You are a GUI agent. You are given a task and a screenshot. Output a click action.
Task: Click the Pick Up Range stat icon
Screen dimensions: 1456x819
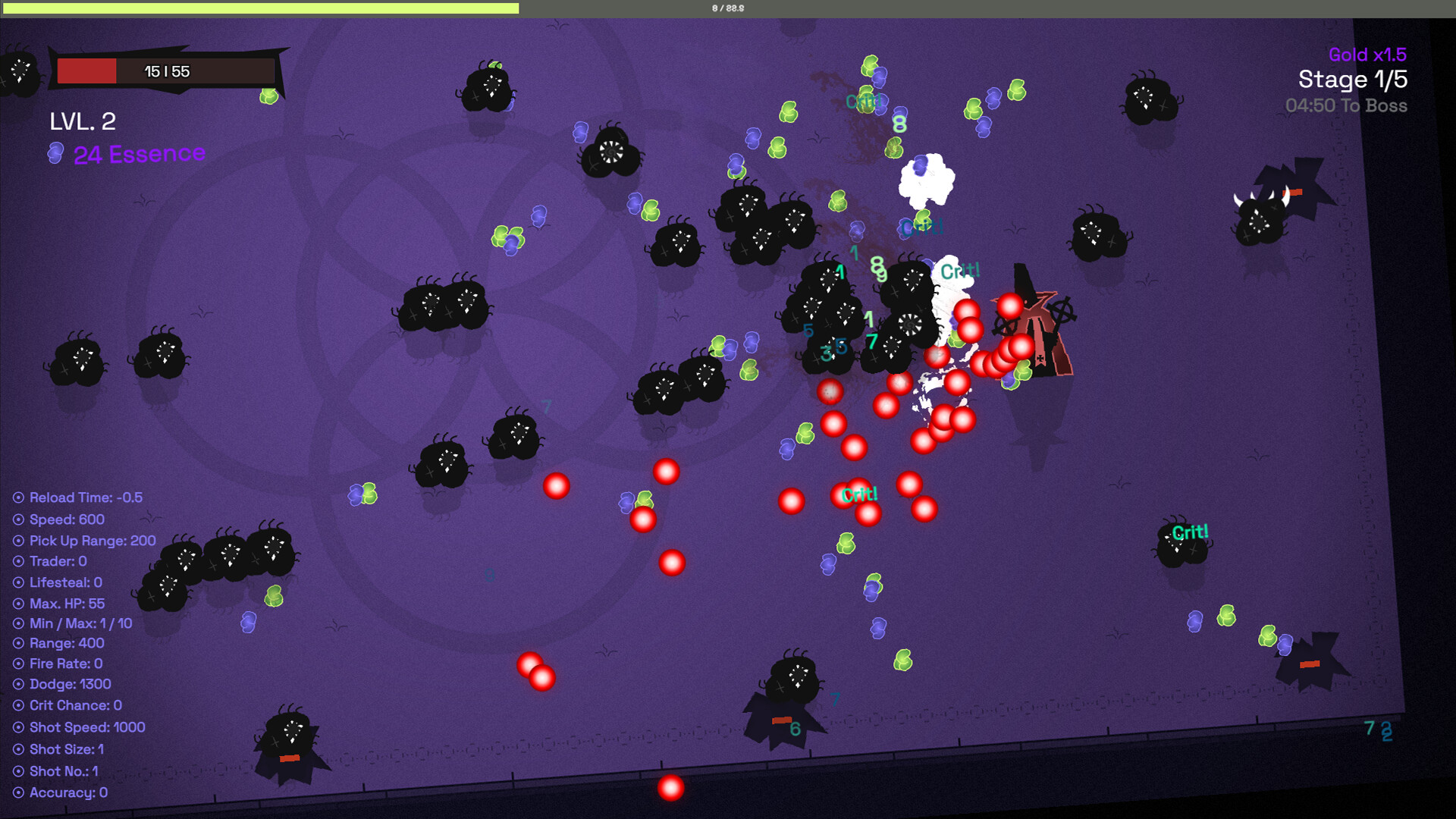pyautogui.click(x=18, y=541)
